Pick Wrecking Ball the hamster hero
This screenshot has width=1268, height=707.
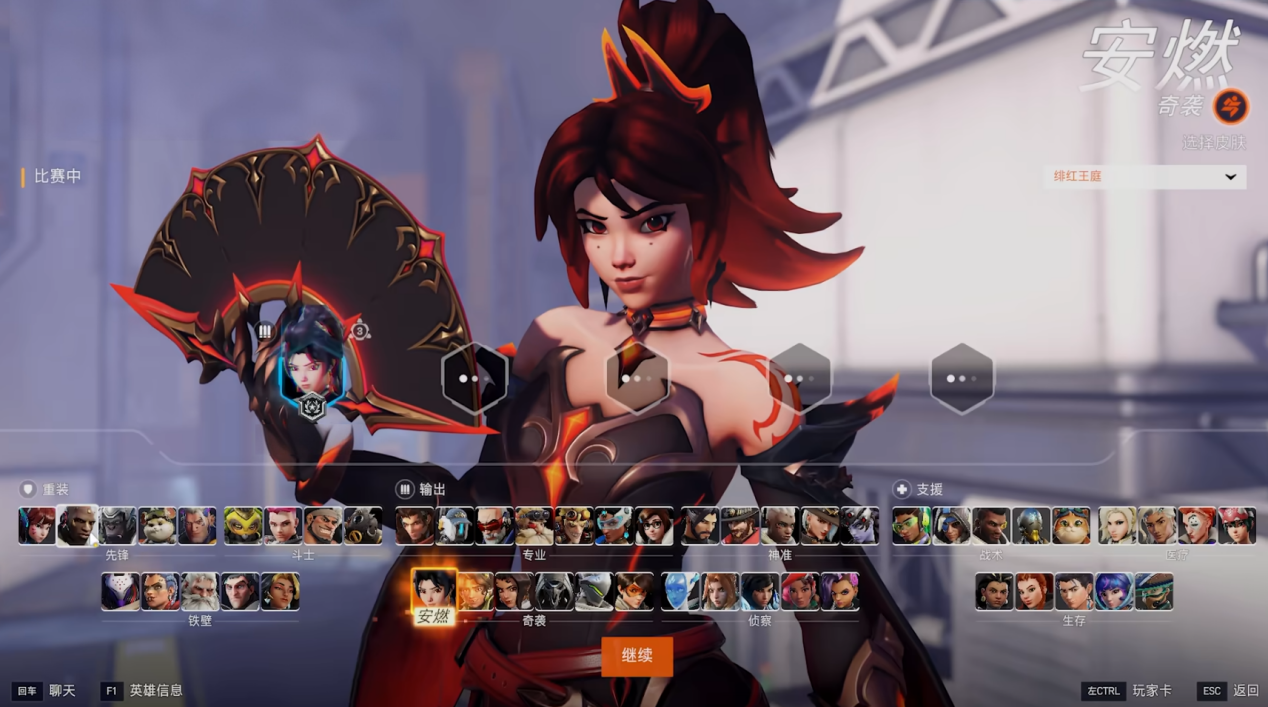(157, 526)
